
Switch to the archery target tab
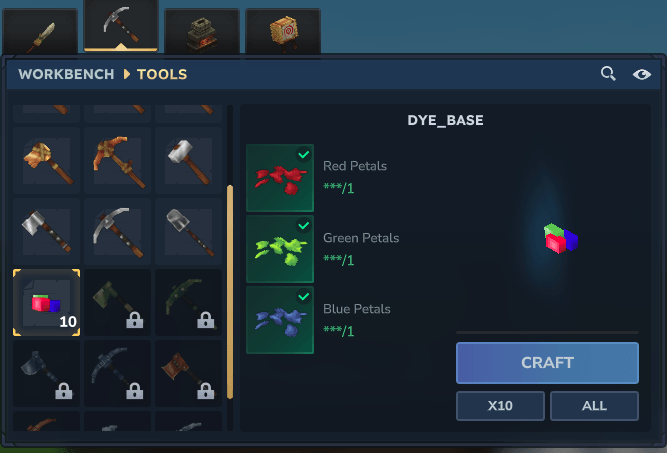pos(282,33)
